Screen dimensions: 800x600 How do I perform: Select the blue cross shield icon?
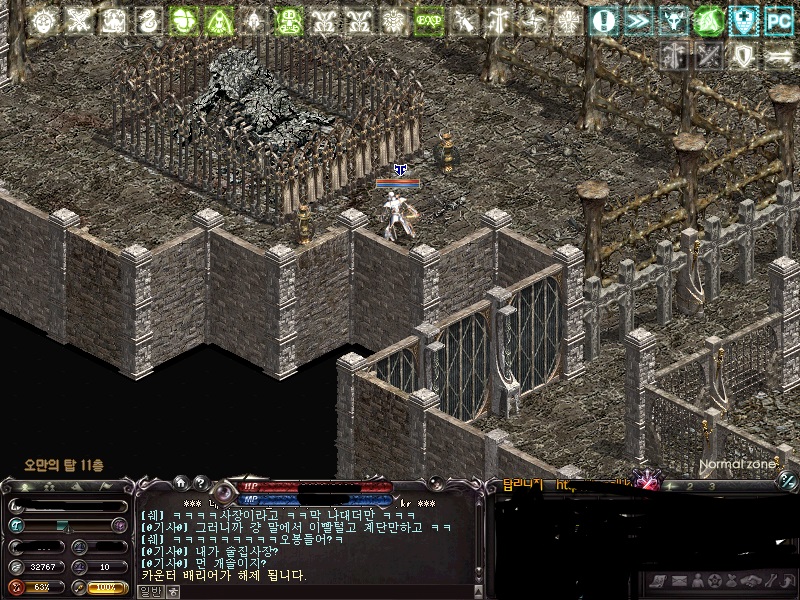[743, 20]
